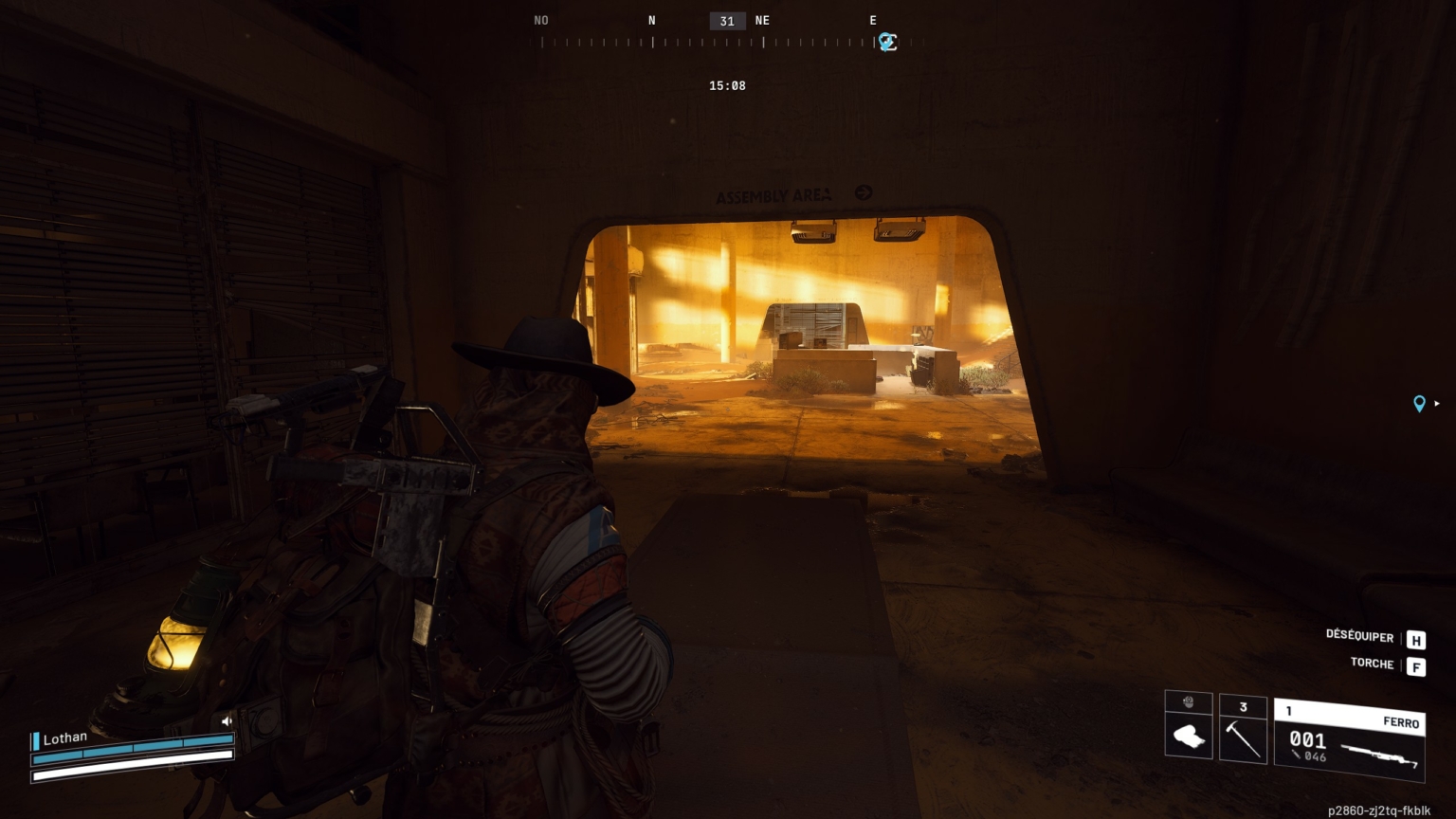1456x819 pixels.
Task: Click the DÉSÉQUIPER action label
Action: 1361,637
